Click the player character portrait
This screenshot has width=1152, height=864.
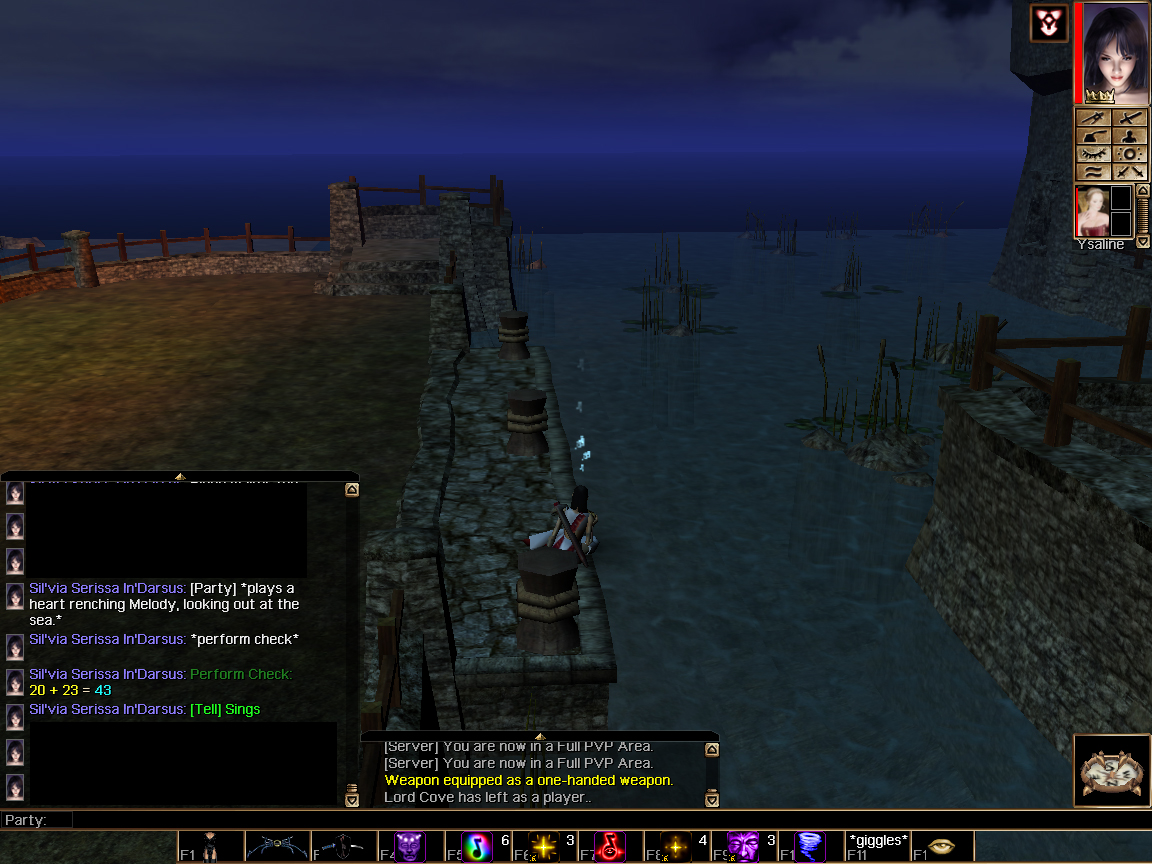tap(1112, 52)
